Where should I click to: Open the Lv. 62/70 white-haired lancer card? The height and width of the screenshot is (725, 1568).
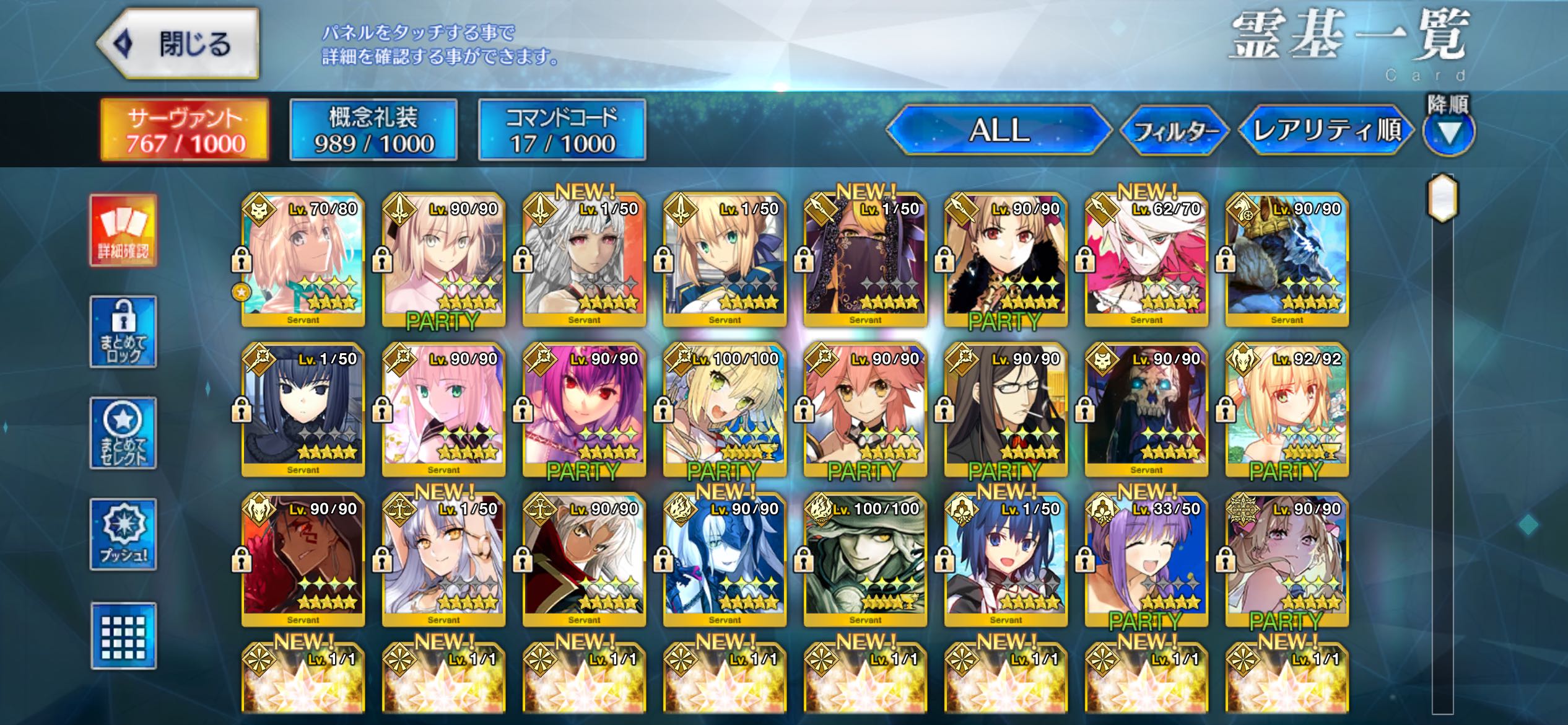(1146, 260)
